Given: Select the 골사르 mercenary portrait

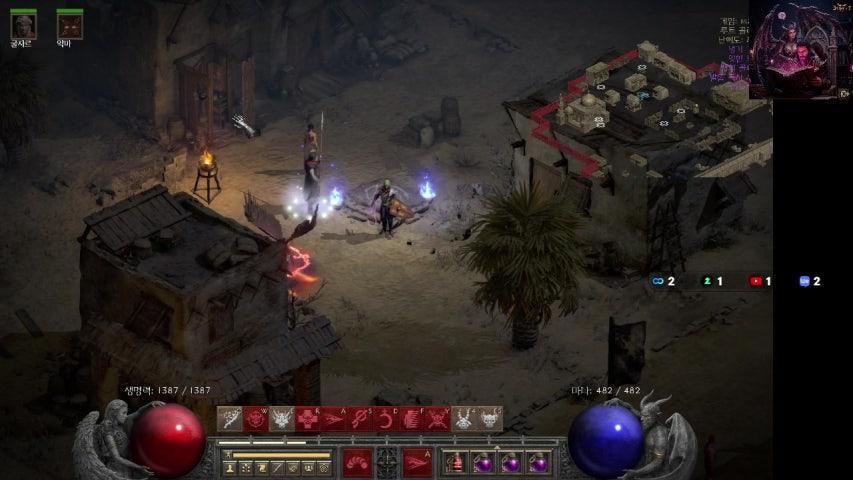Looking at the screenshot, I should (x=23, y=25).
